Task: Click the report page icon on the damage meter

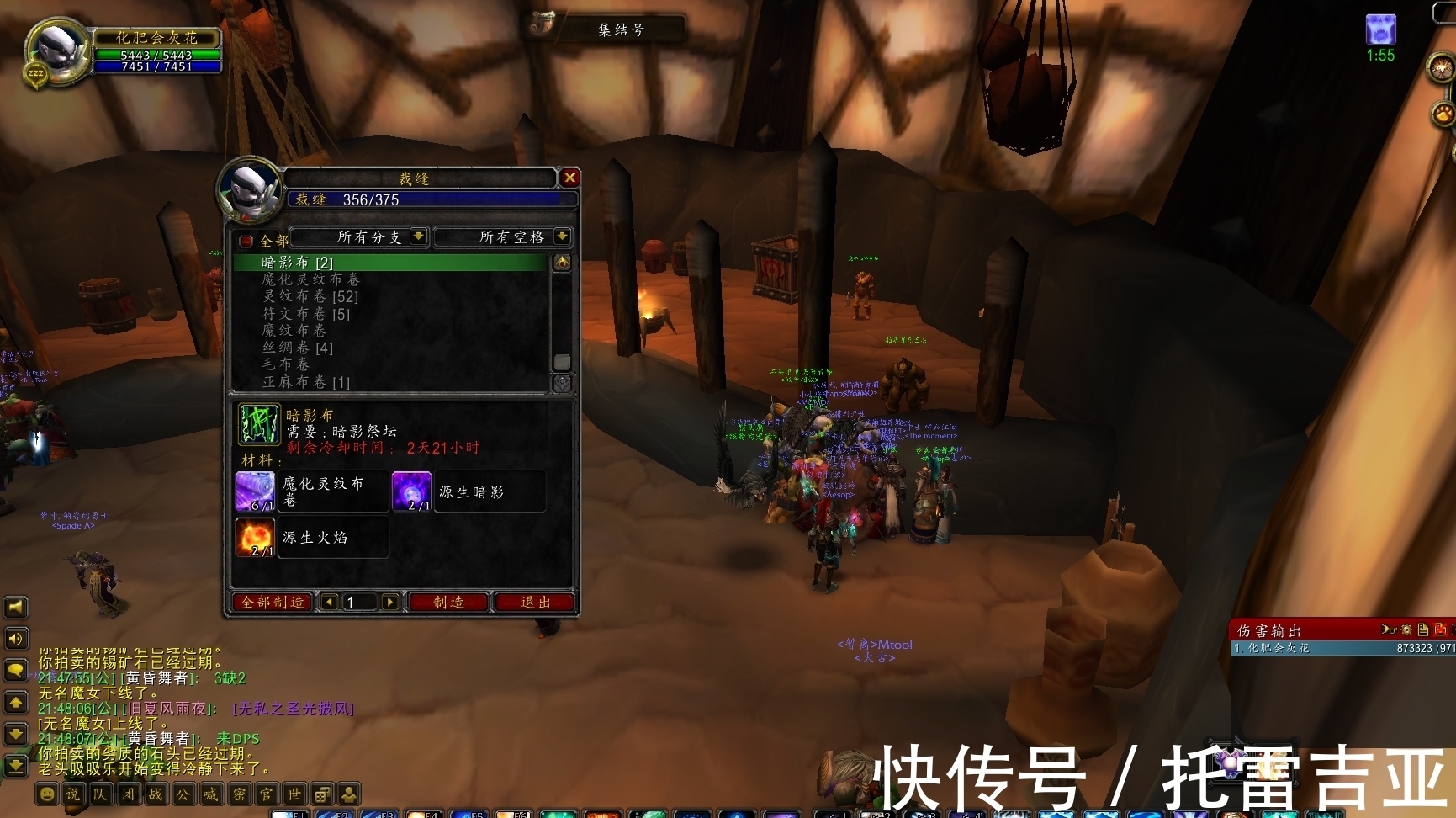Action: (1422, 629)
